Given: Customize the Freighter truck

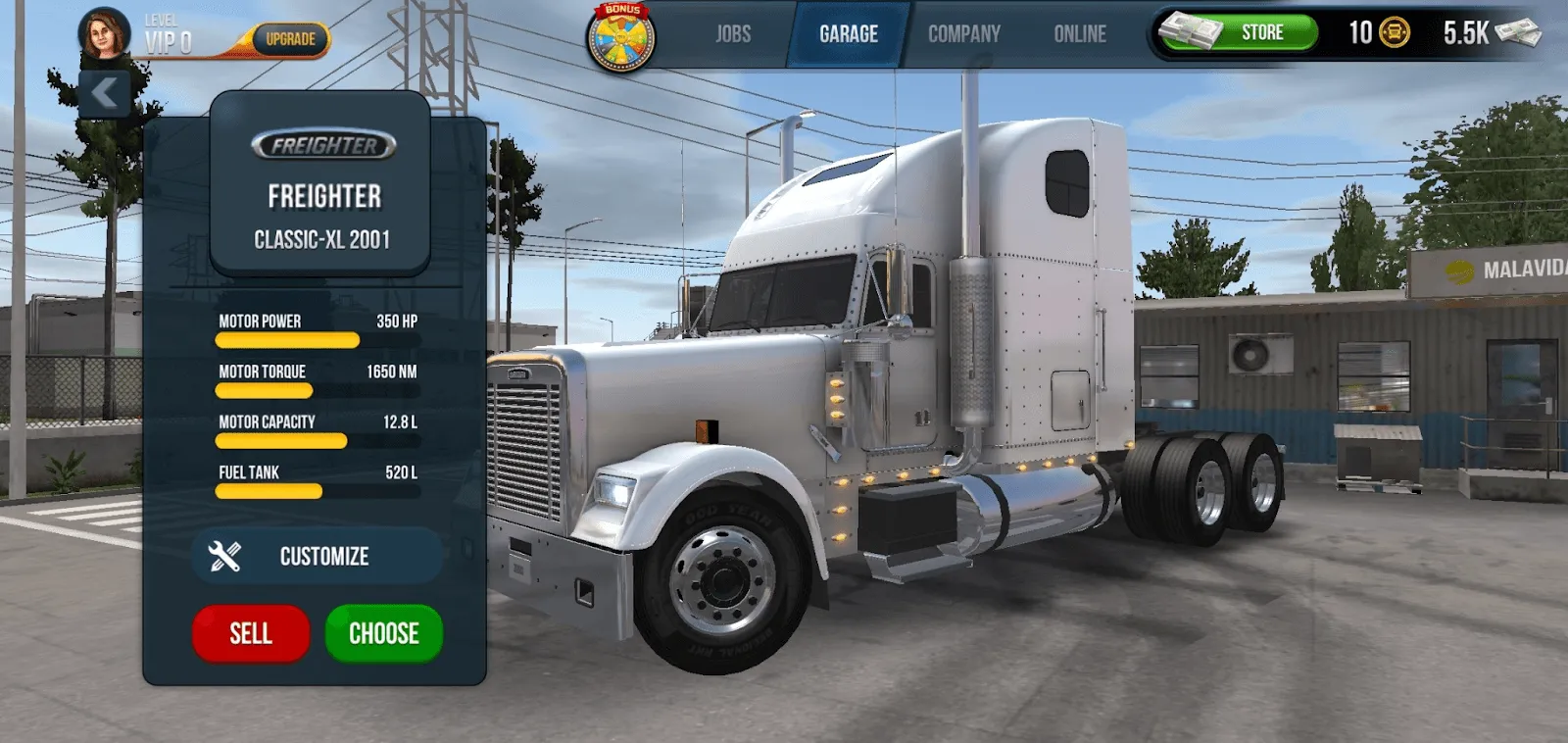Looking at the screenshot, I should tap(316, 556).
